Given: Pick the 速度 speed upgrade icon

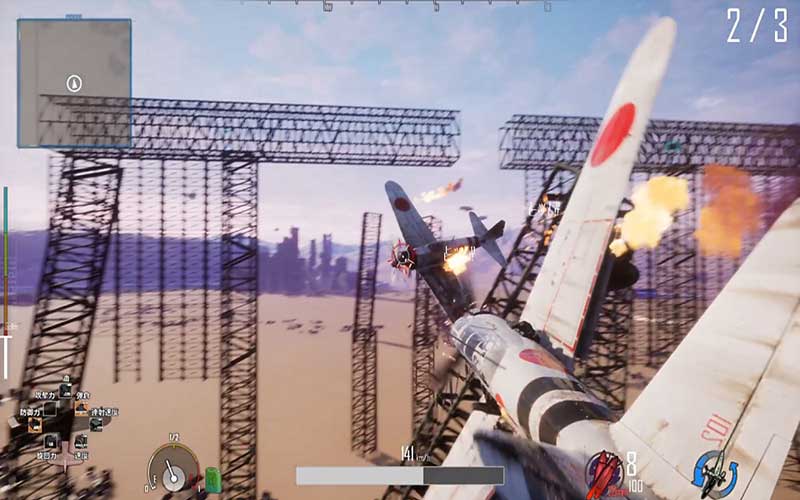Looking at the screenshot, I should click(79, 441).
